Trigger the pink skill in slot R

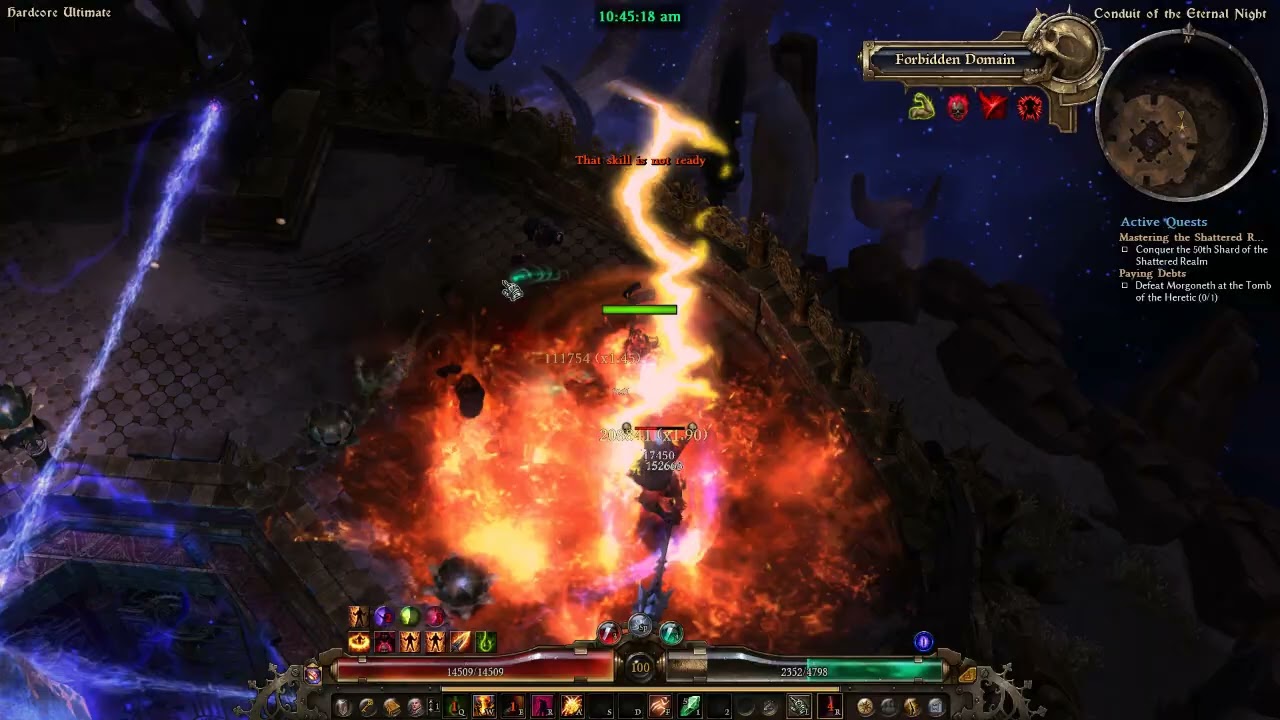[542, 707]
